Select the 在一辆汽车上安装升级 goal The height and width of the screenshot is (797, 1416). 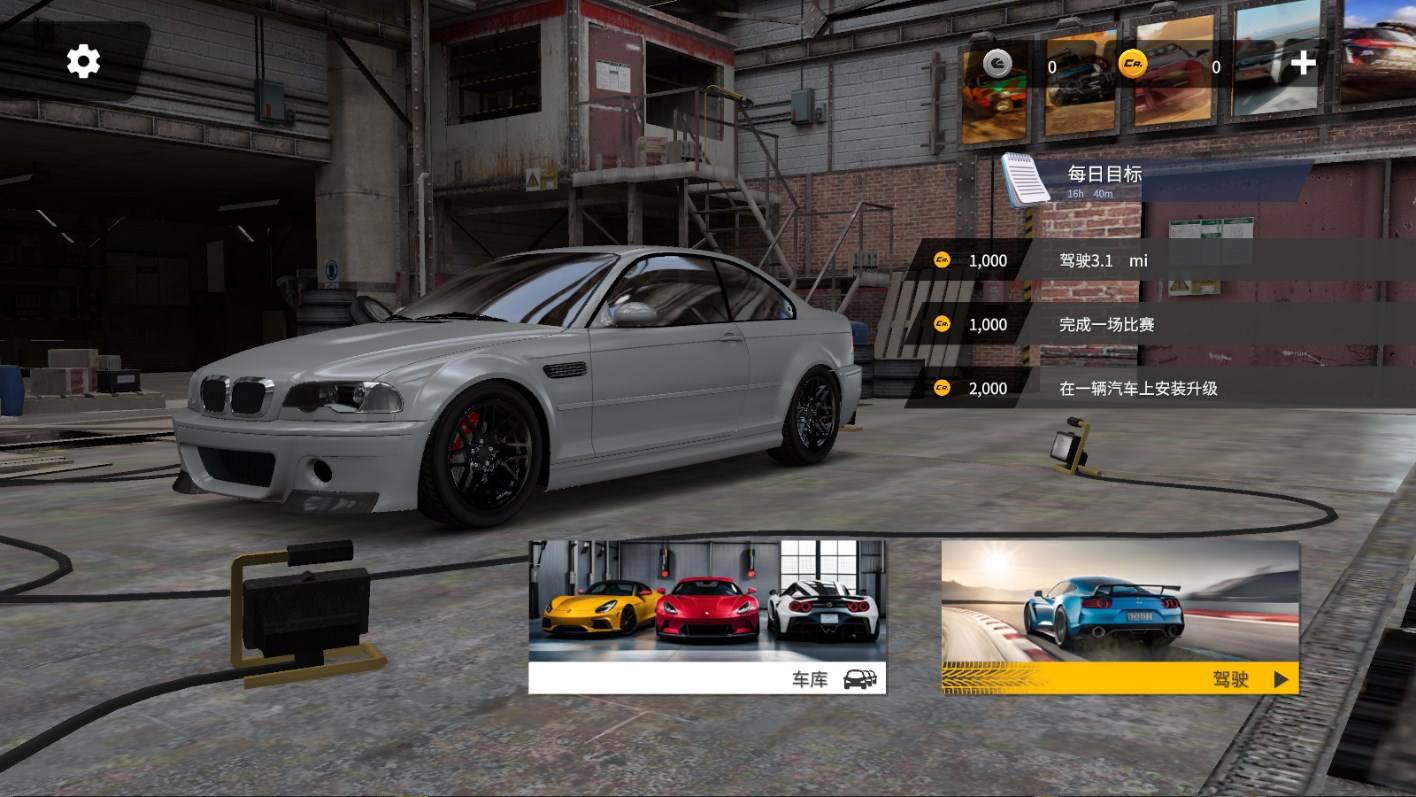point(1138,388)
